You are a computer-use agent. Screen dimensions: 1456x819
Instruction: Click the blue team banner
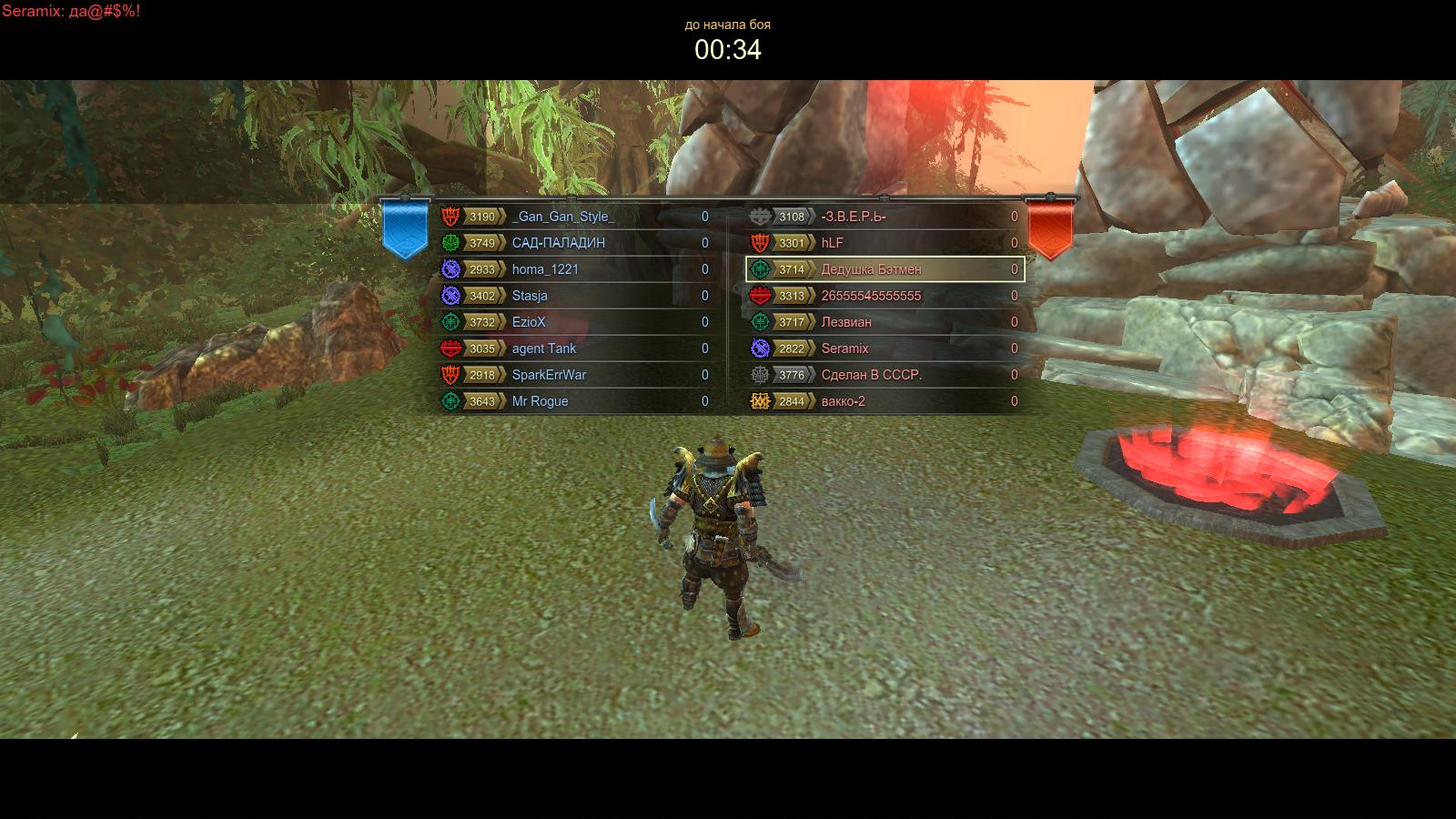405,227
